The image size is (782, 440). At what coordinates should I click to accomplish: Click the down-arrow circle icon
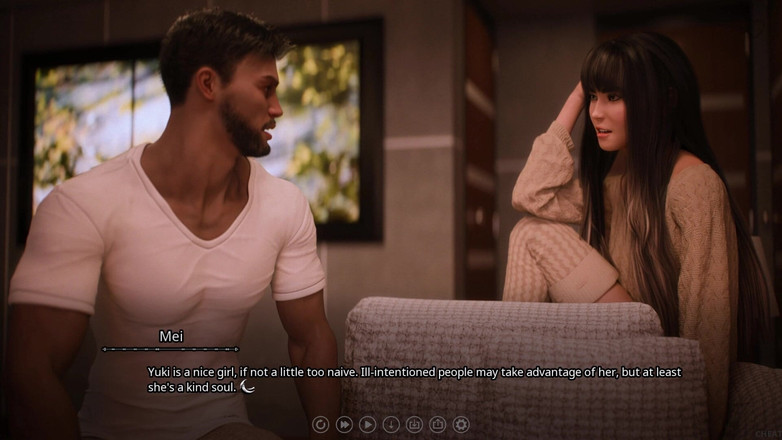(391, 425)
